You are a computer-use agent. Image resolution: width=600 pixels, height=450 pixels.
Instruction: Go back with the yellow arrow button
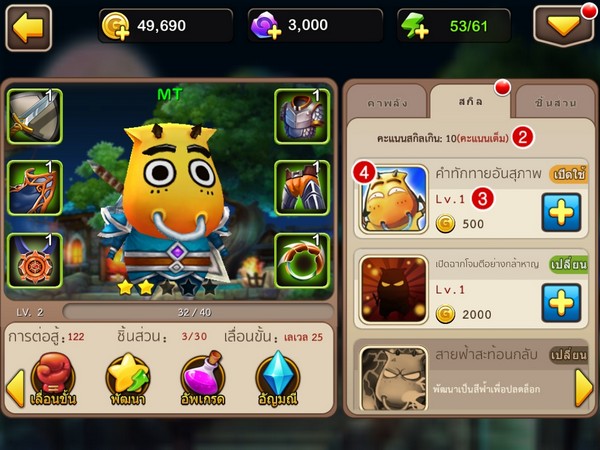point(29,27)
